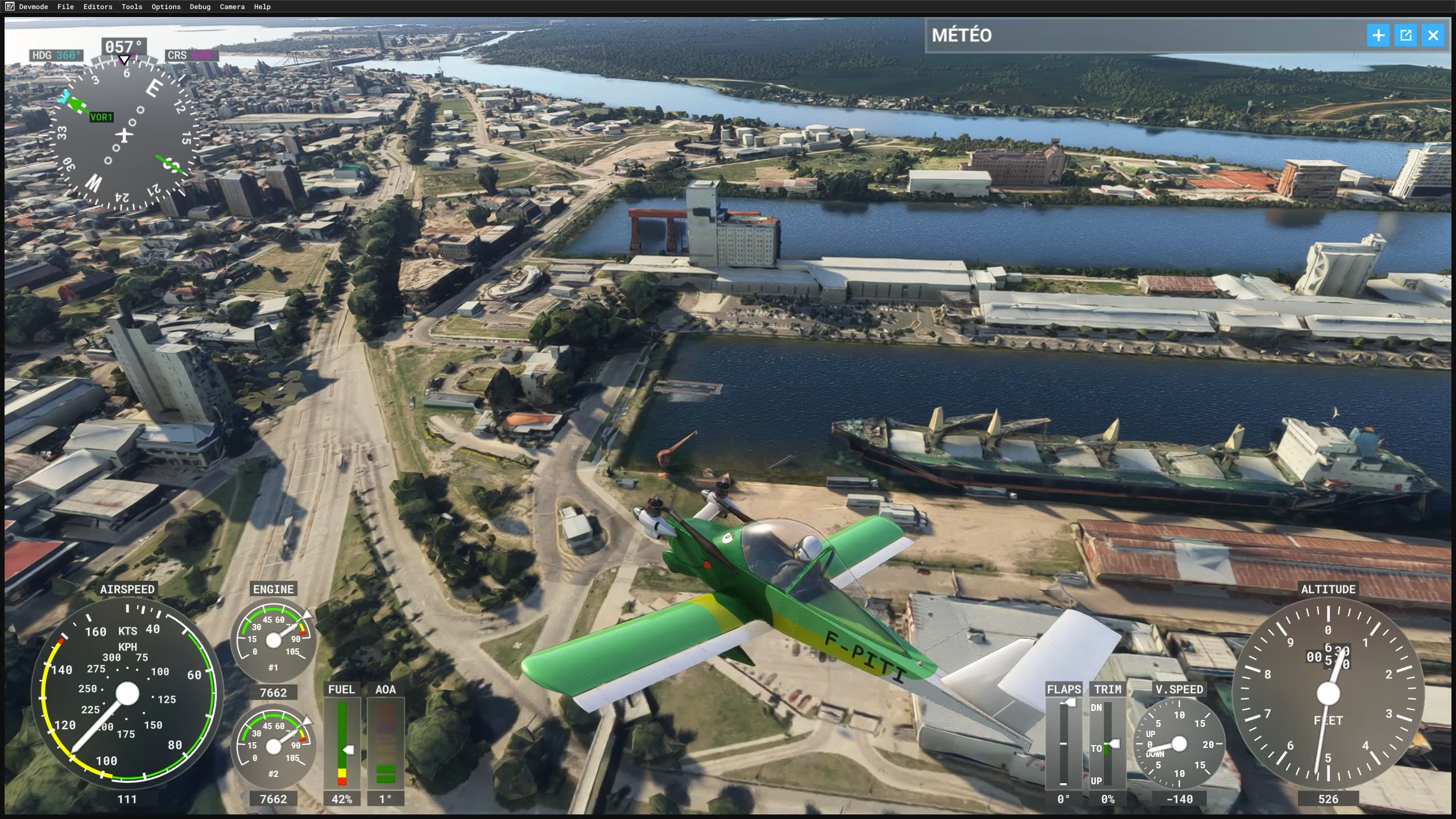Open the File menu
Image resolution: width=1456 pixels, height=819 pixels.
[65, 7]
